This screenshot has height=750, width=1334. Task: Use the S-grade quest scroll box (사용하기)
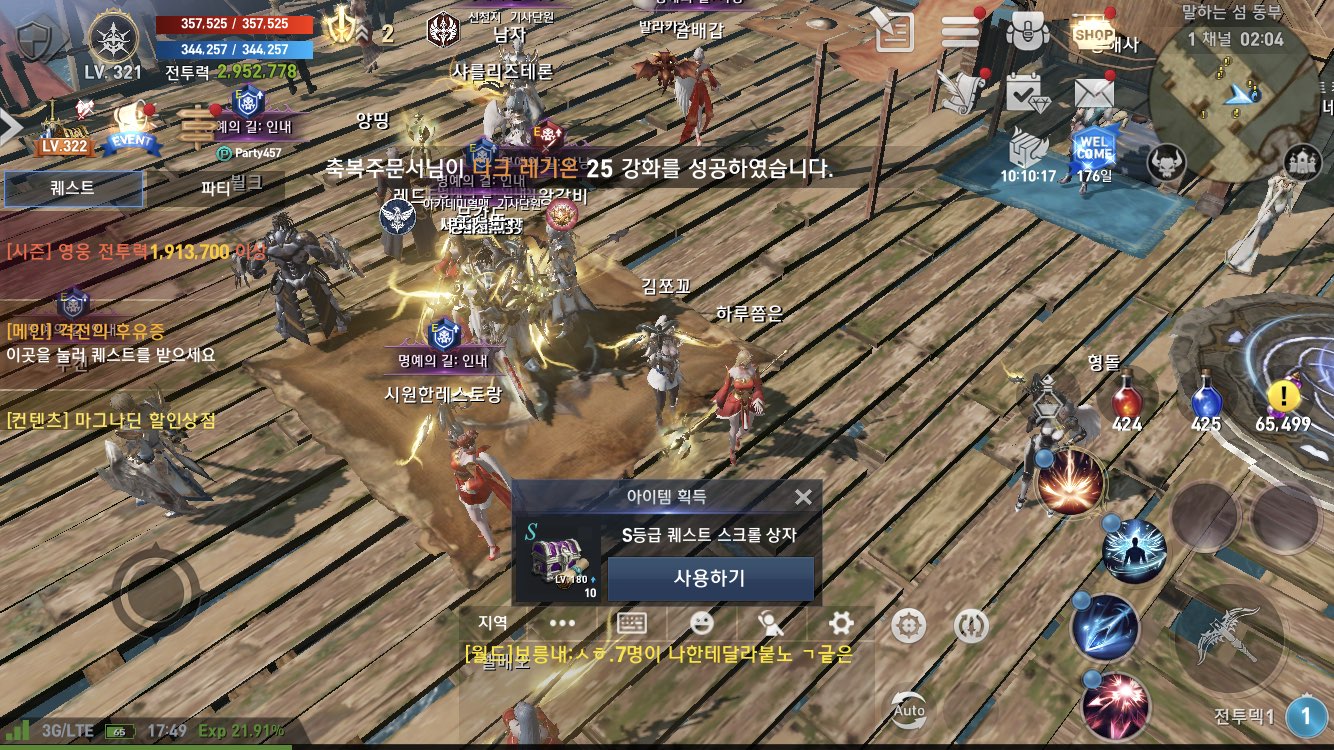click(x=710, y=578)
